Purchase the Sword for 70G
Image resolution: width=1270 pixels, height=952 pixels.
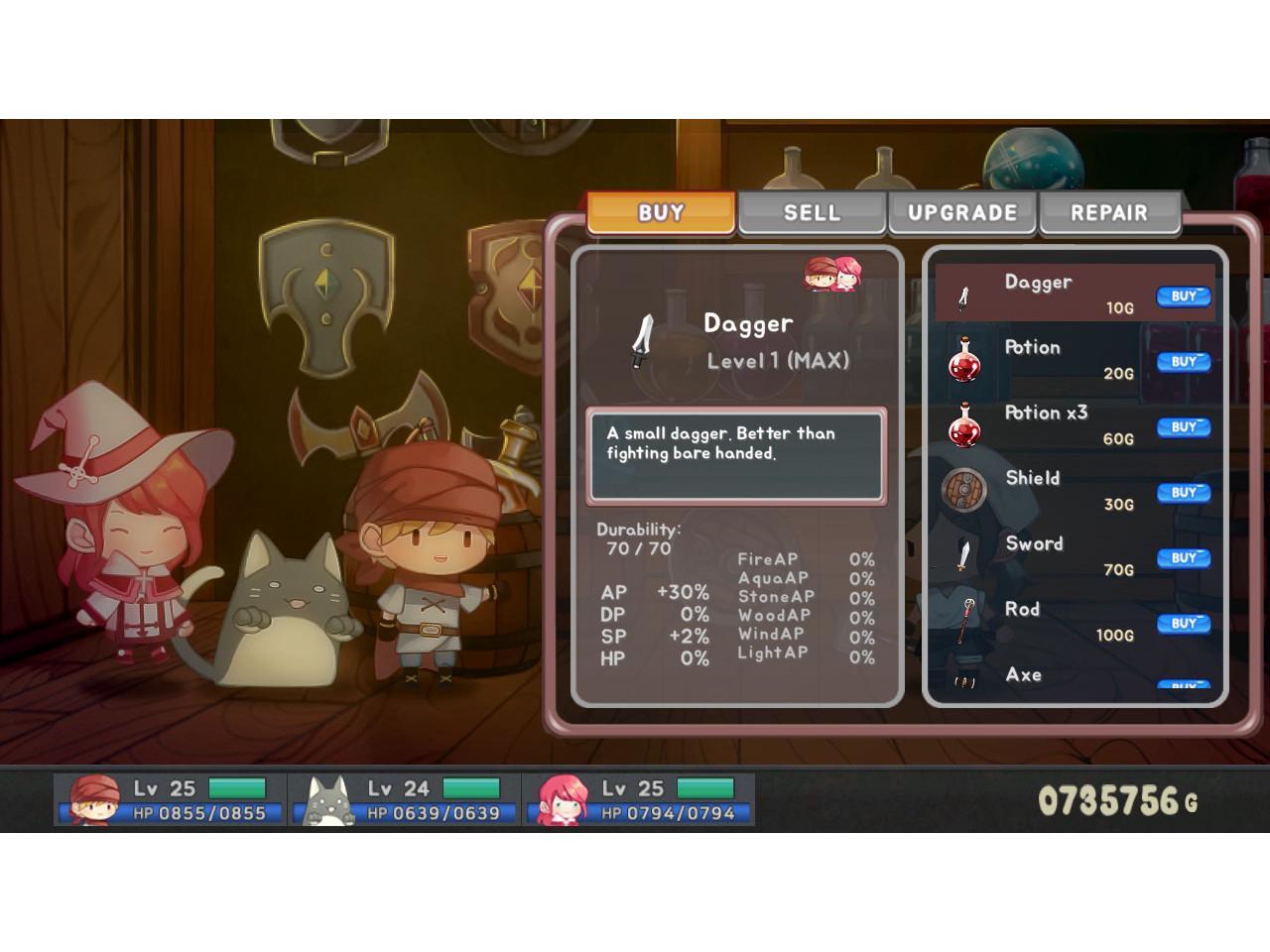tap(1183, 558)
